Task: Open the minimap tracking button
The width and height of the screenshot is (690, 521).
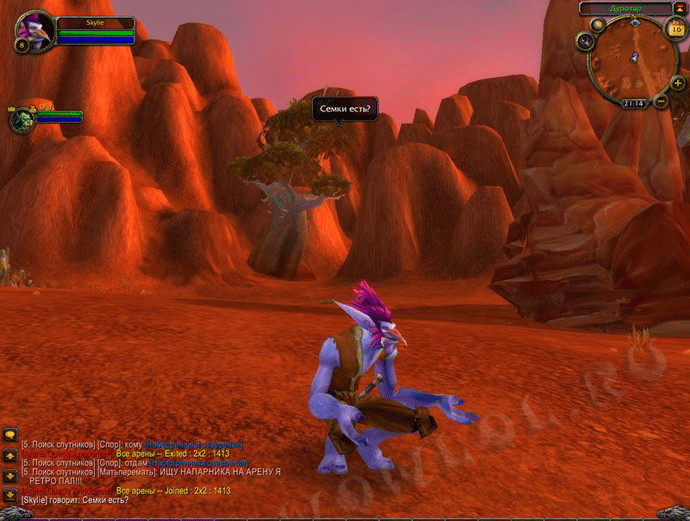Action: [x=585, y=40]
